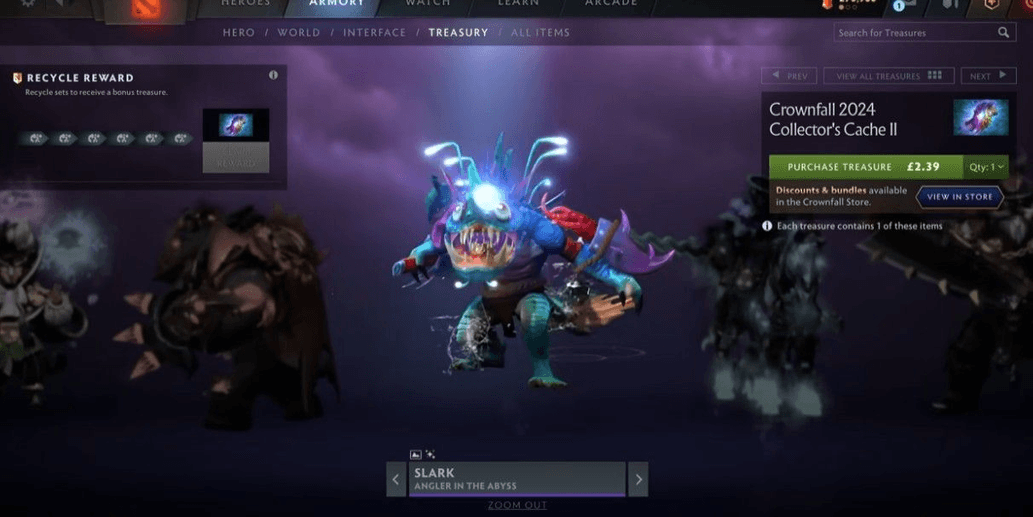Image resolution: width=1033 pixels, height=517 pixels.
Task: Switch to the All Items subtab
Action: coord(540,33)
